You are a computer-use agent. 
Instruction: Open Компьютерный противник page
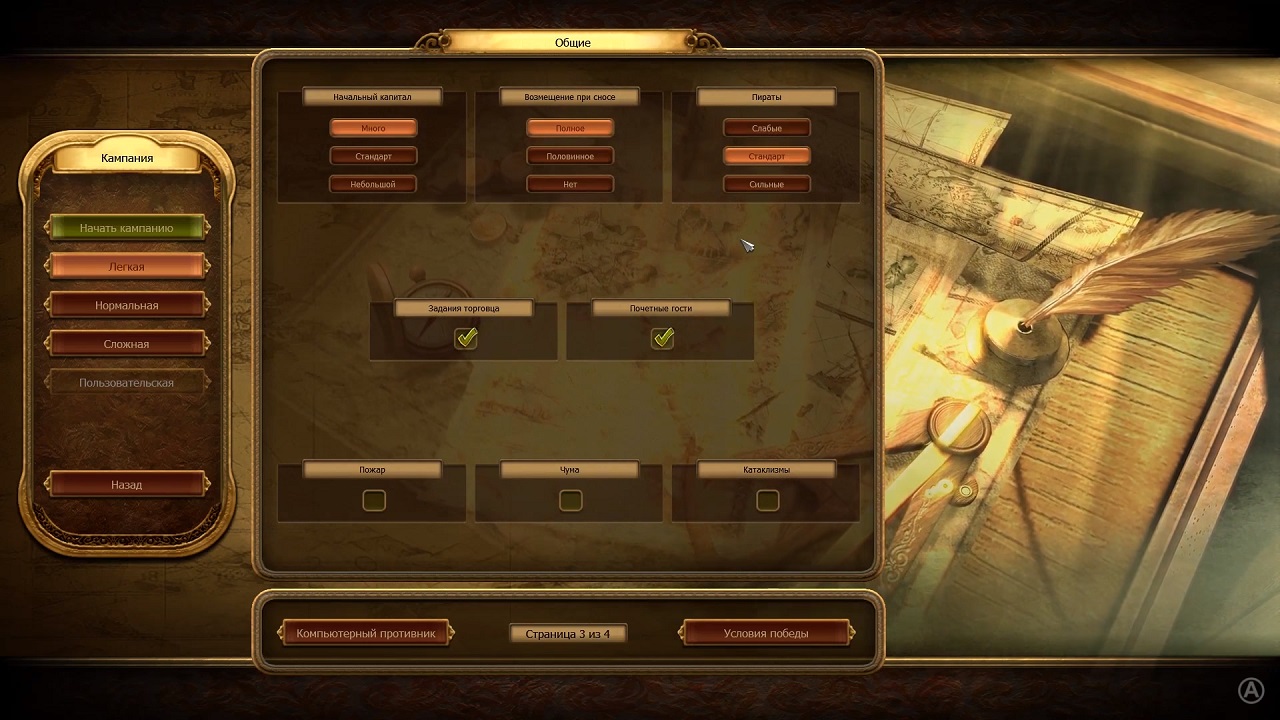click(x=366, y=633)
